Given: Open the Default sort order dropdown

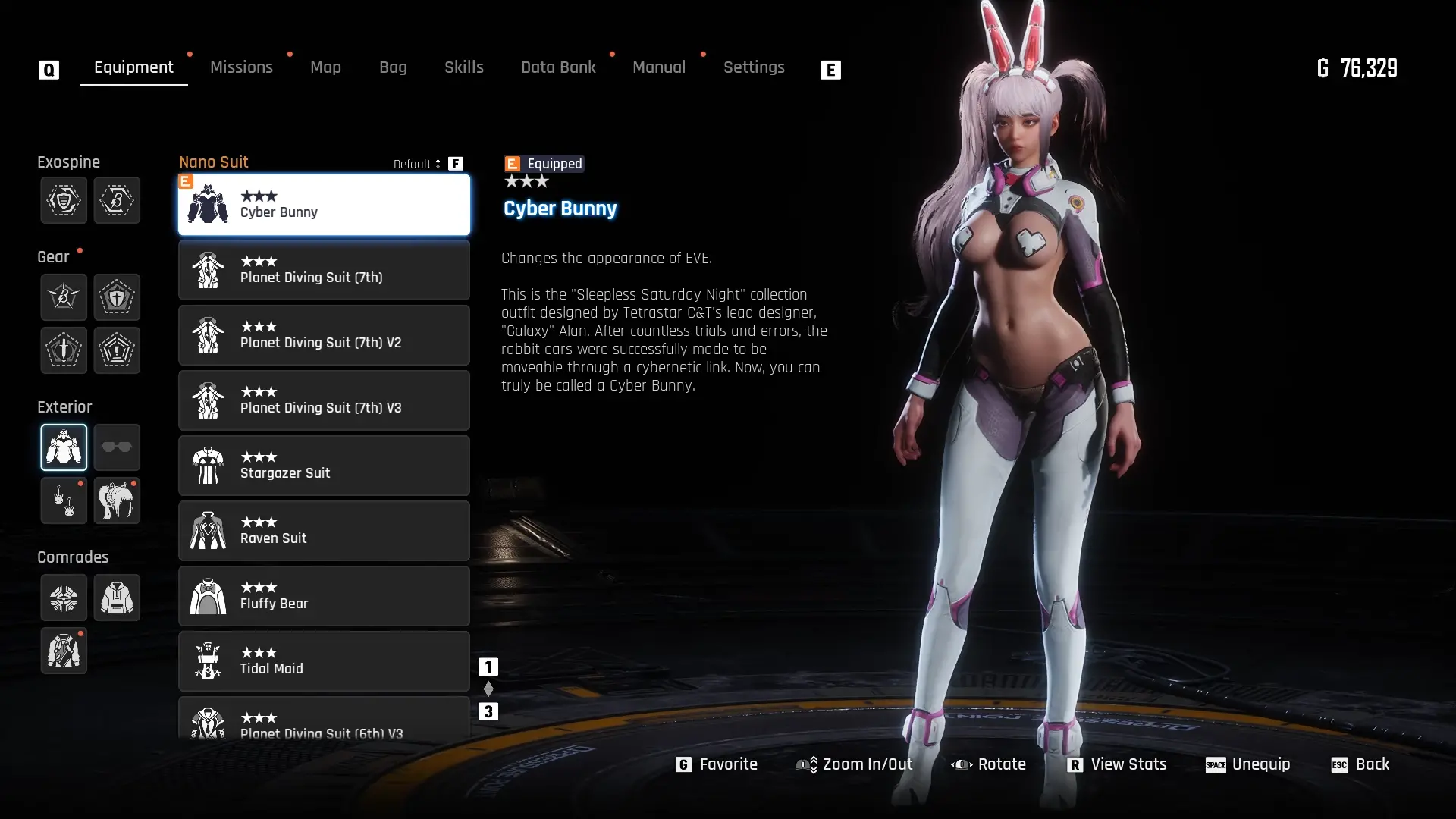Looking at the screenshot, I should [x=416, y=164].
